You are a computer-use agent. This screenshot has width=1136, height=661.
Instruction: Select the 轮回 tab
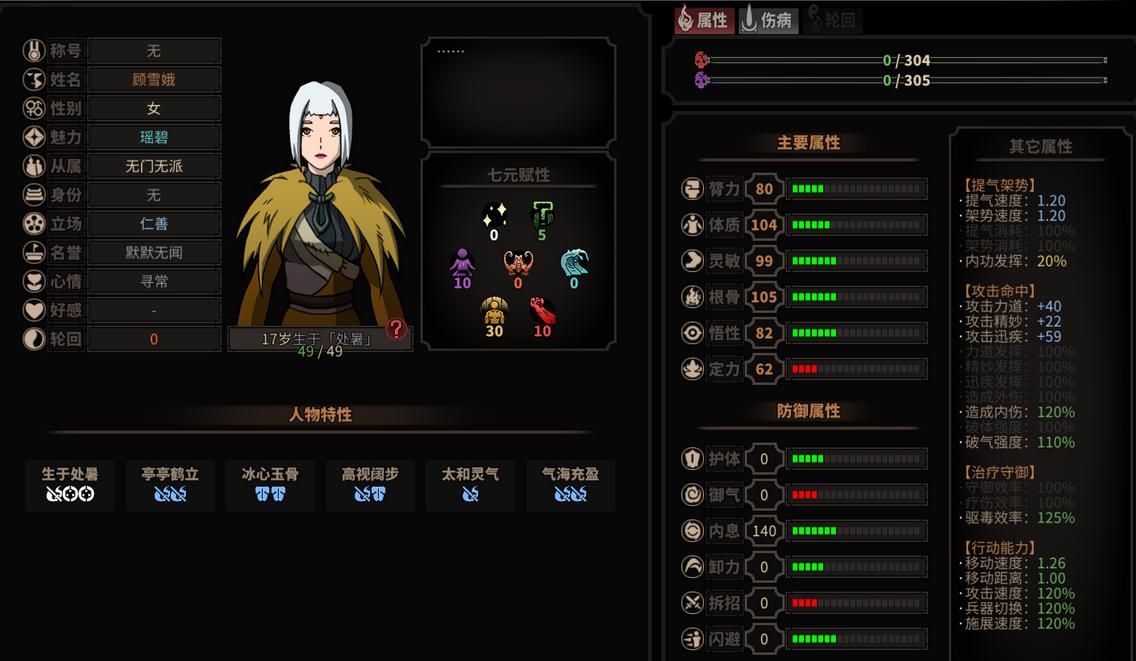pyautogui.click(x=832, y=20)
